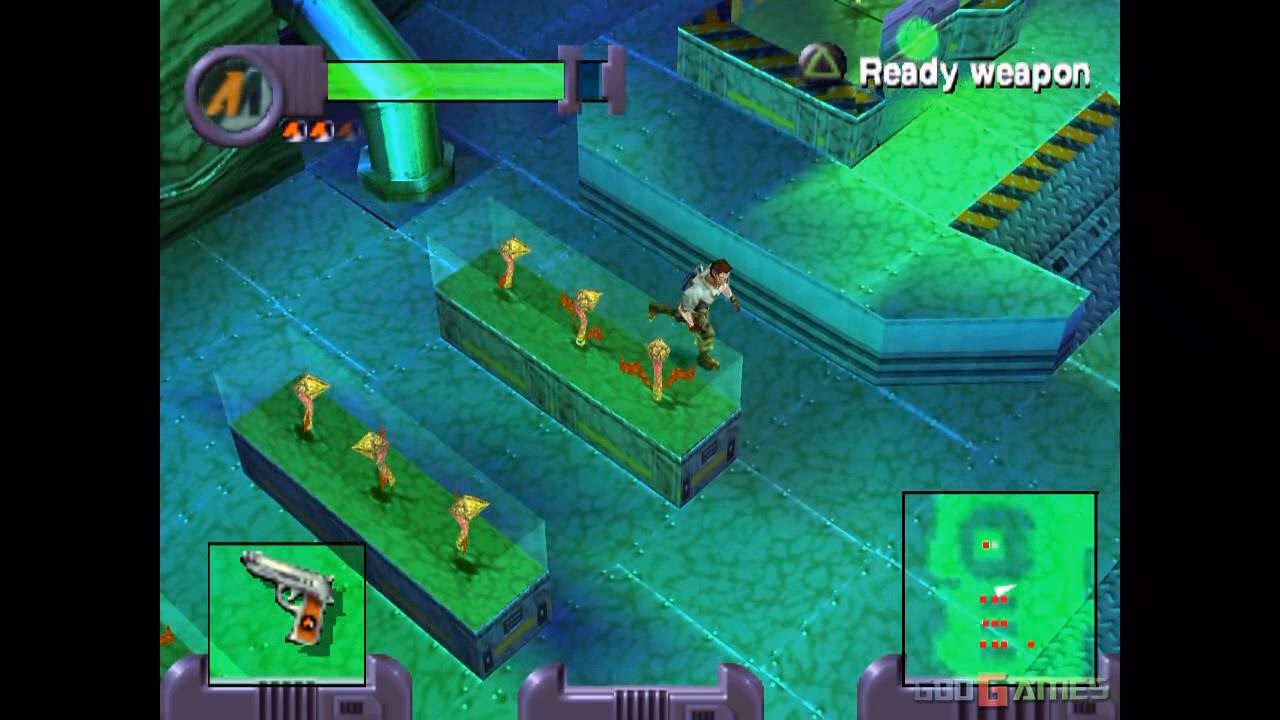Click the isolated red dot on minimap right
The height and width of the screenshot is (720, 1280).
pyautogui.click(x=1031, y=644)
